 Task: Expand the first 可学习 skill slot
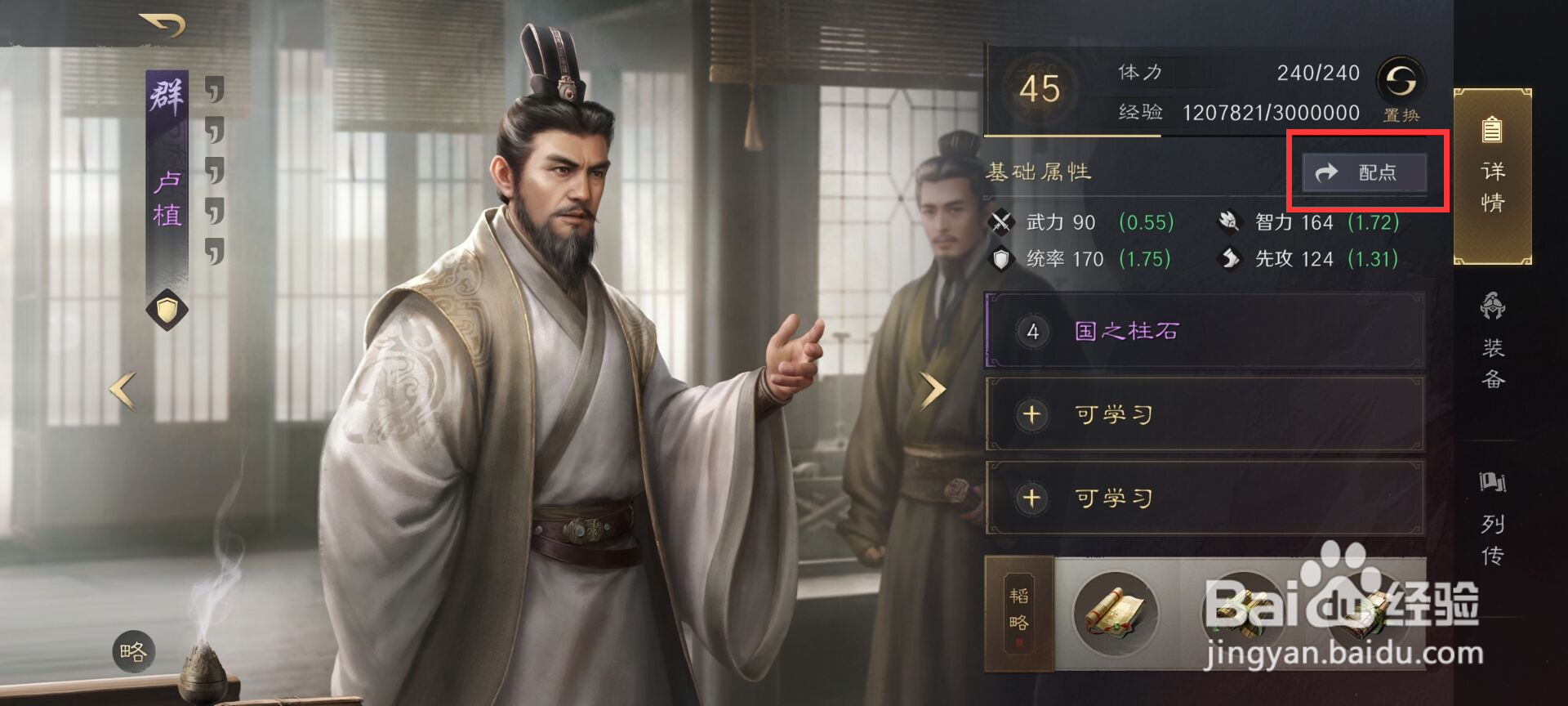[x=1200, y=414]
